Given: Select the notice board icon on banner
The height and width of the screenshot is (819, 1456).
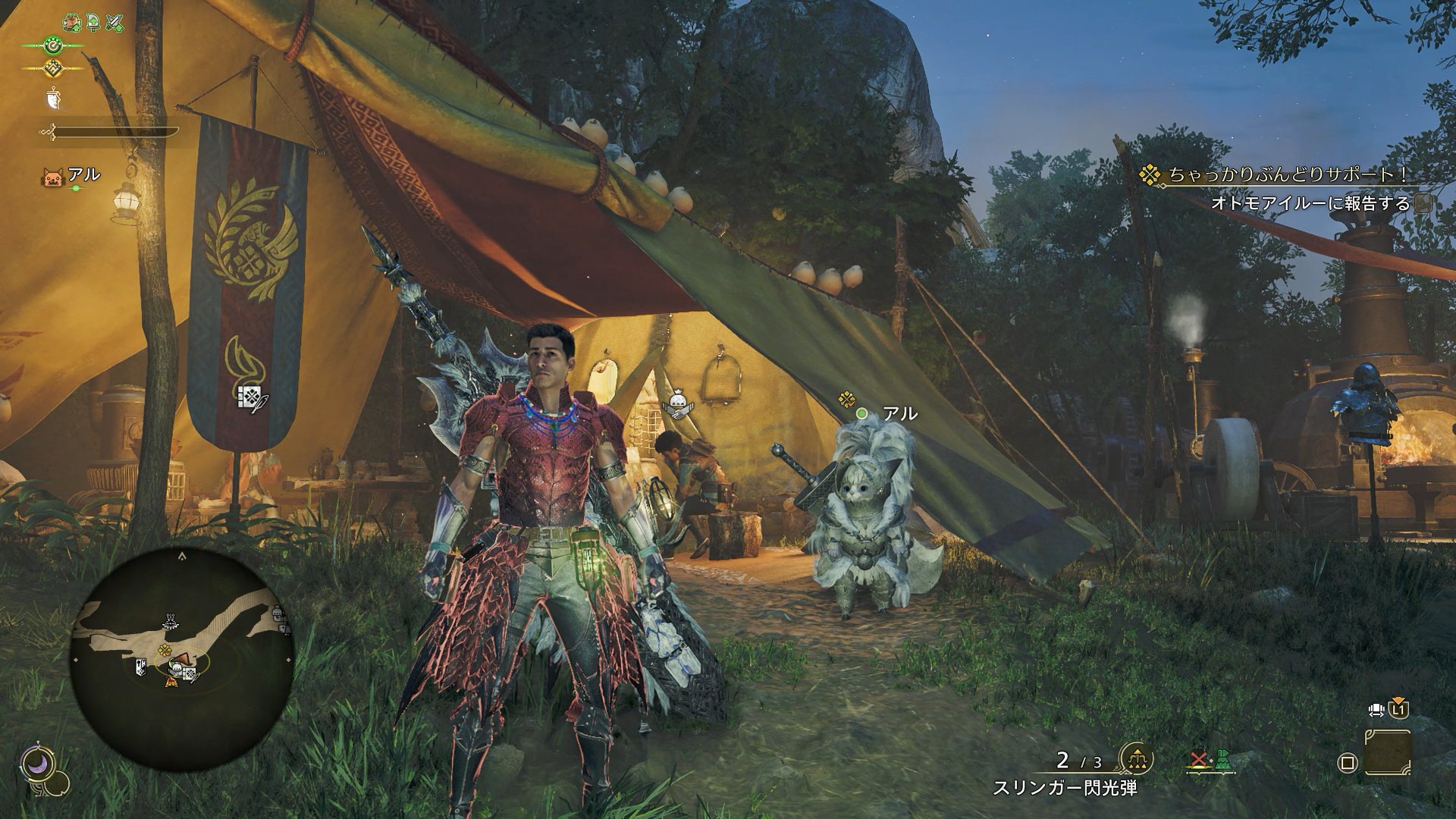Looking at the screenshot, I should [x=250, y=397].
